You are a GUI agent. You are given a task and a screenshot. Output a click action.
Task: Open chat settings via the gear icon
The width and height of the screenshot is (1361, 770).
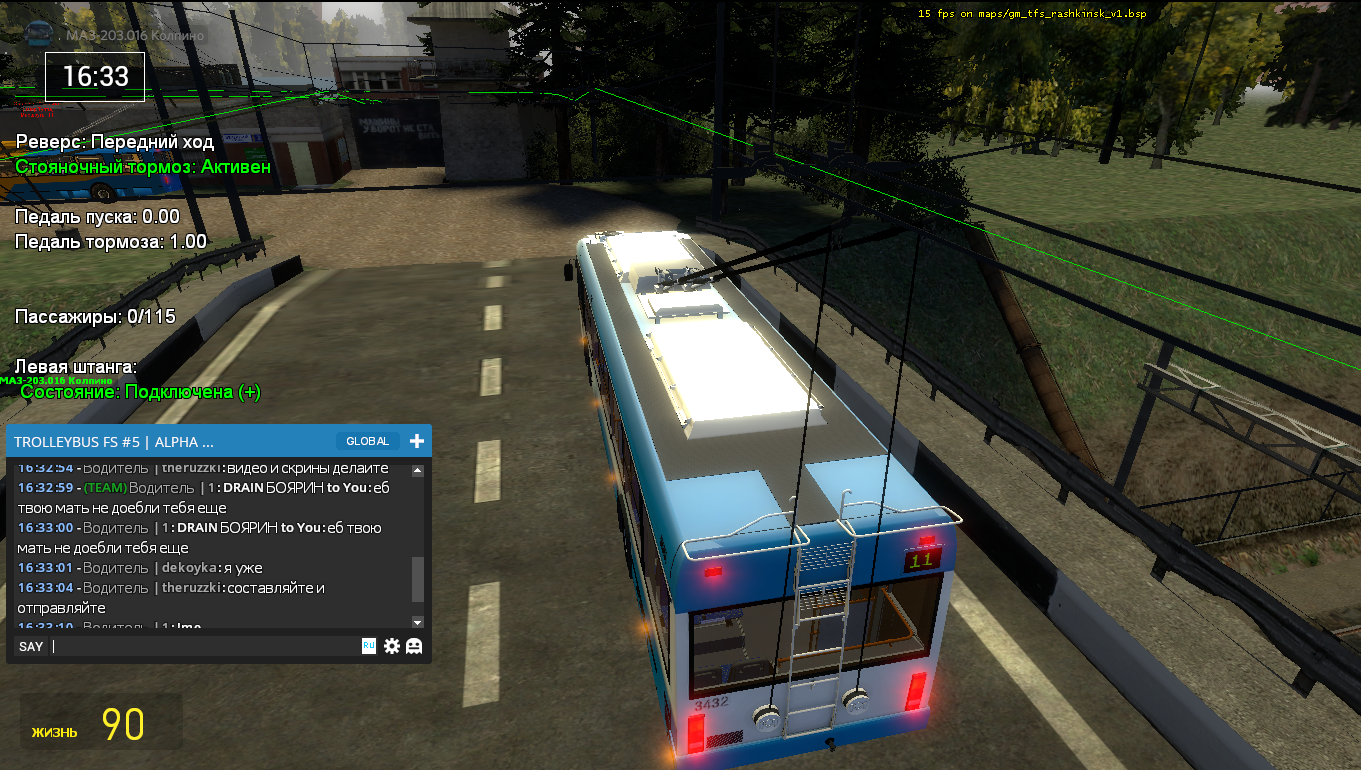392,646
